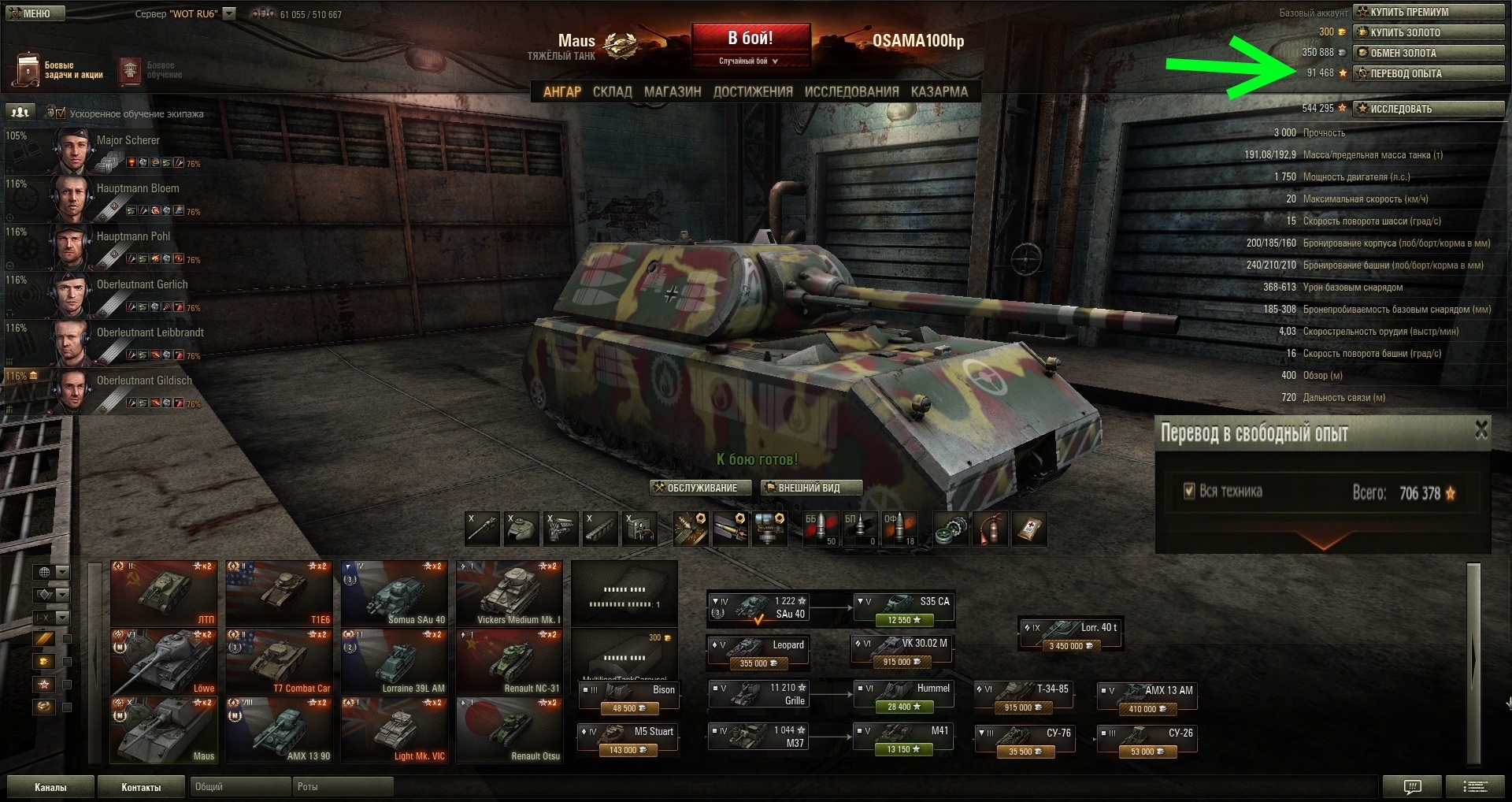Open ОБСЛУЖИВАНИЕ for the tank
Screen dimensions: 1512x802
(694, 488)
